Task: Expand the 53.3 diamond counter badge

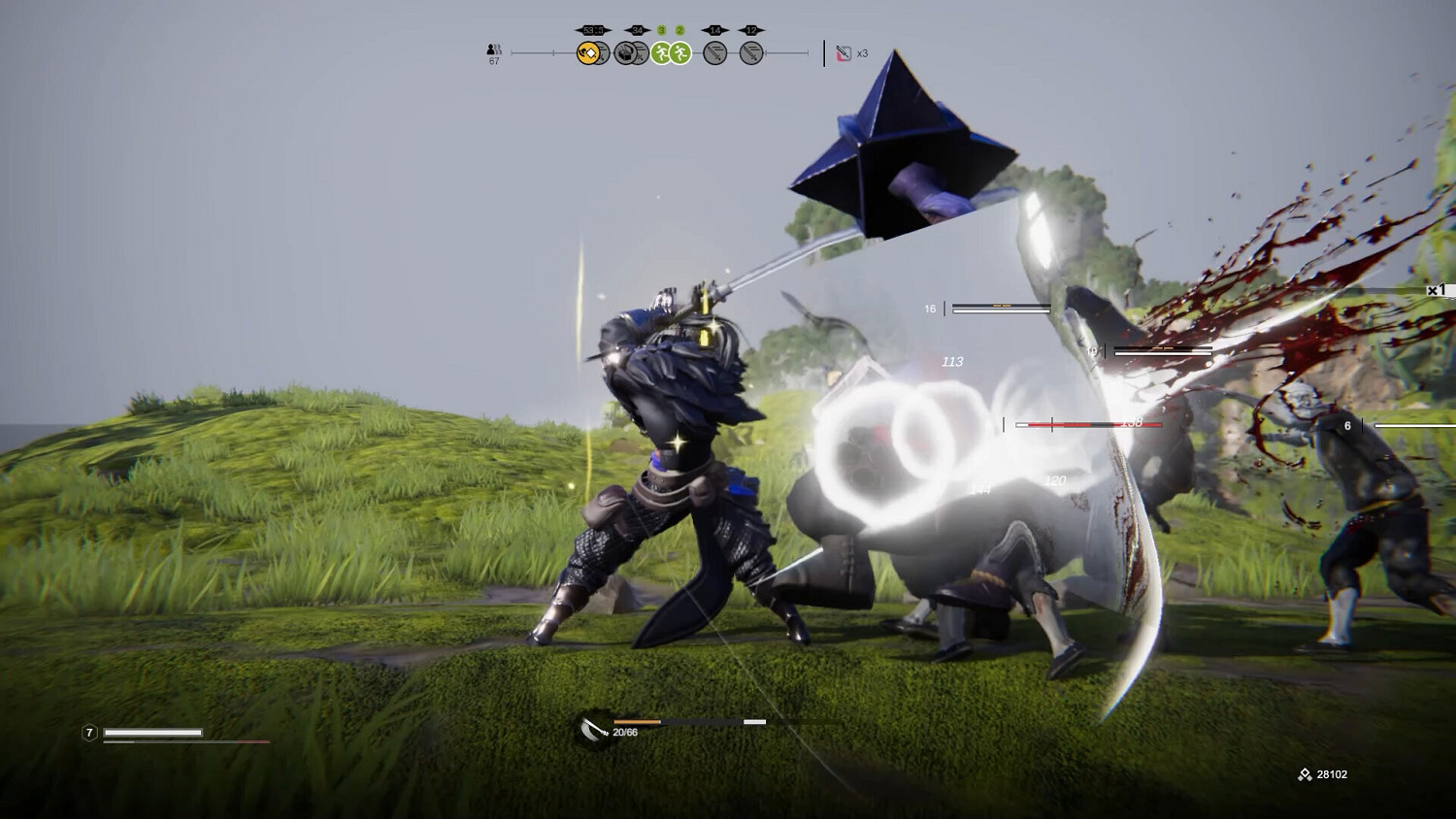Action: click(592, 29)
